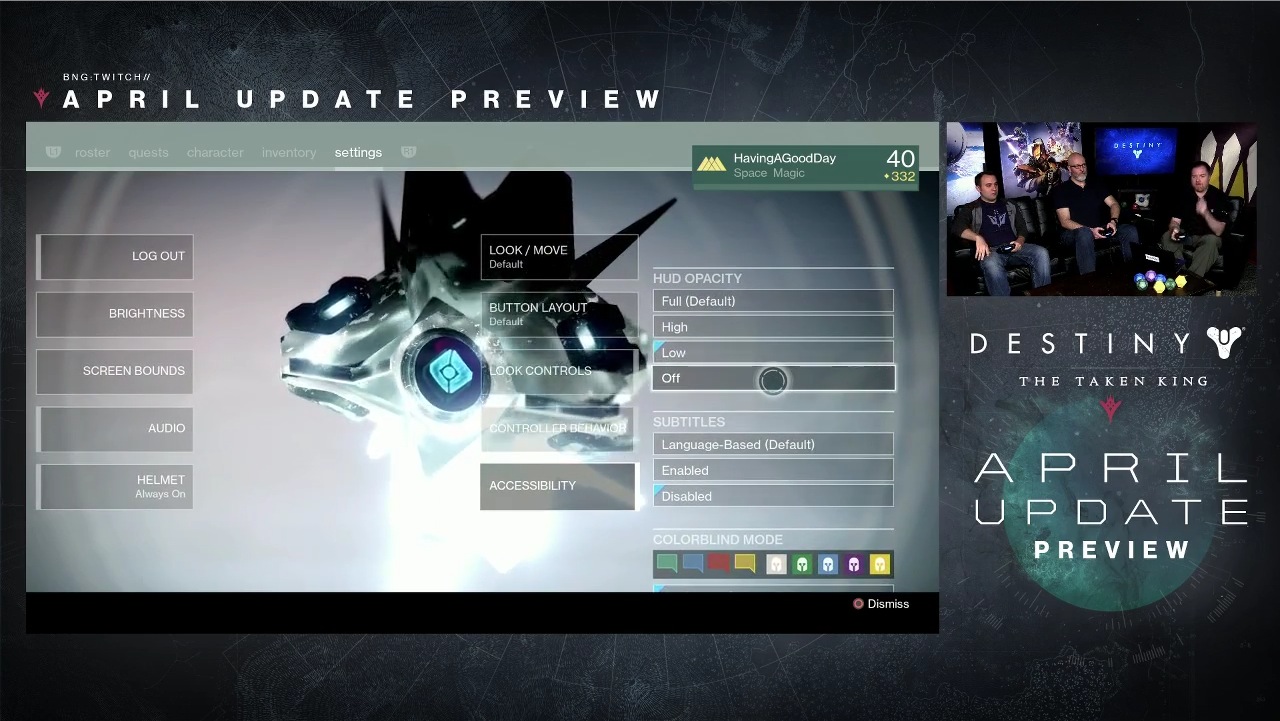Open Look / Move settings

point(559,257)
